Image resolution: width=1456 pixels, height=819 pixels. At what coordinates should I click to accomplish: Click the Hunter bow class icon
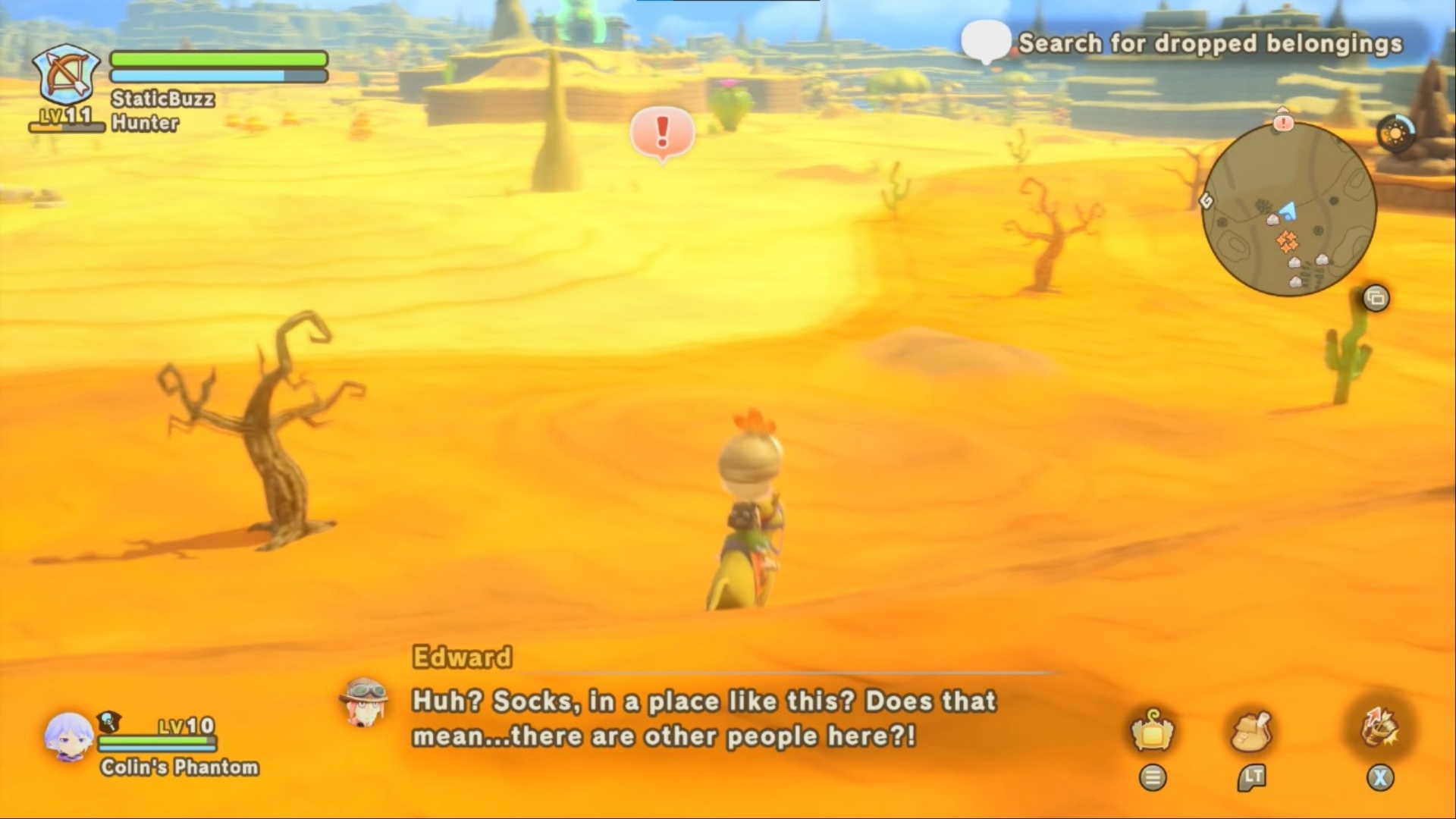67,76
